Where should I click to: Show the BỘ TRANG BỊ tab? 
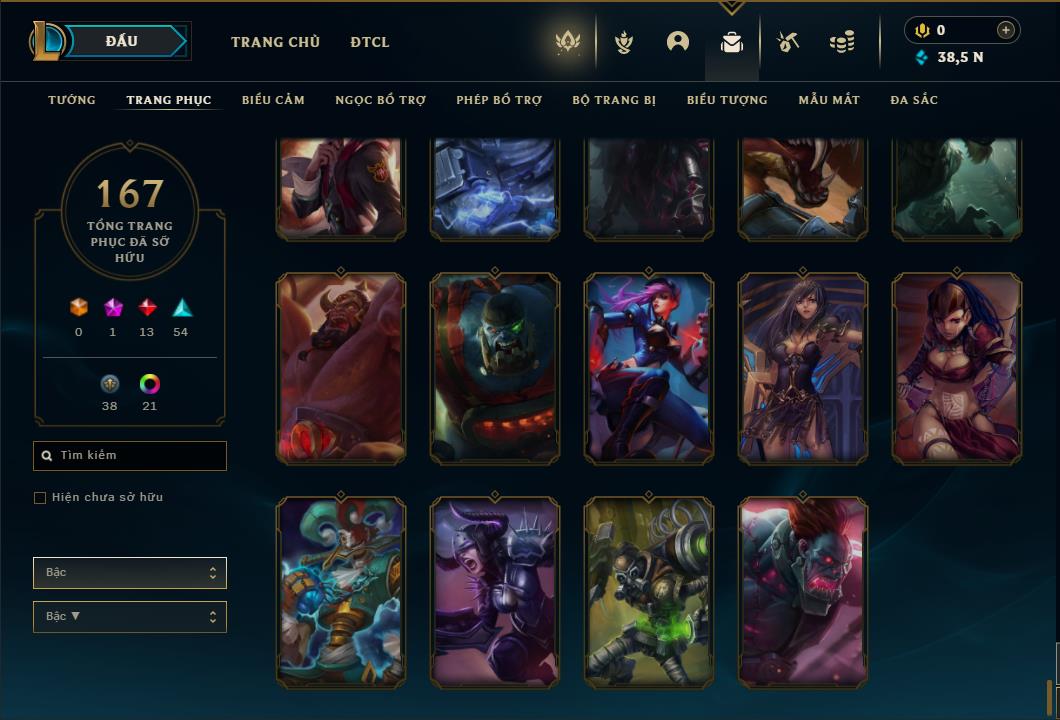[614, 100]
